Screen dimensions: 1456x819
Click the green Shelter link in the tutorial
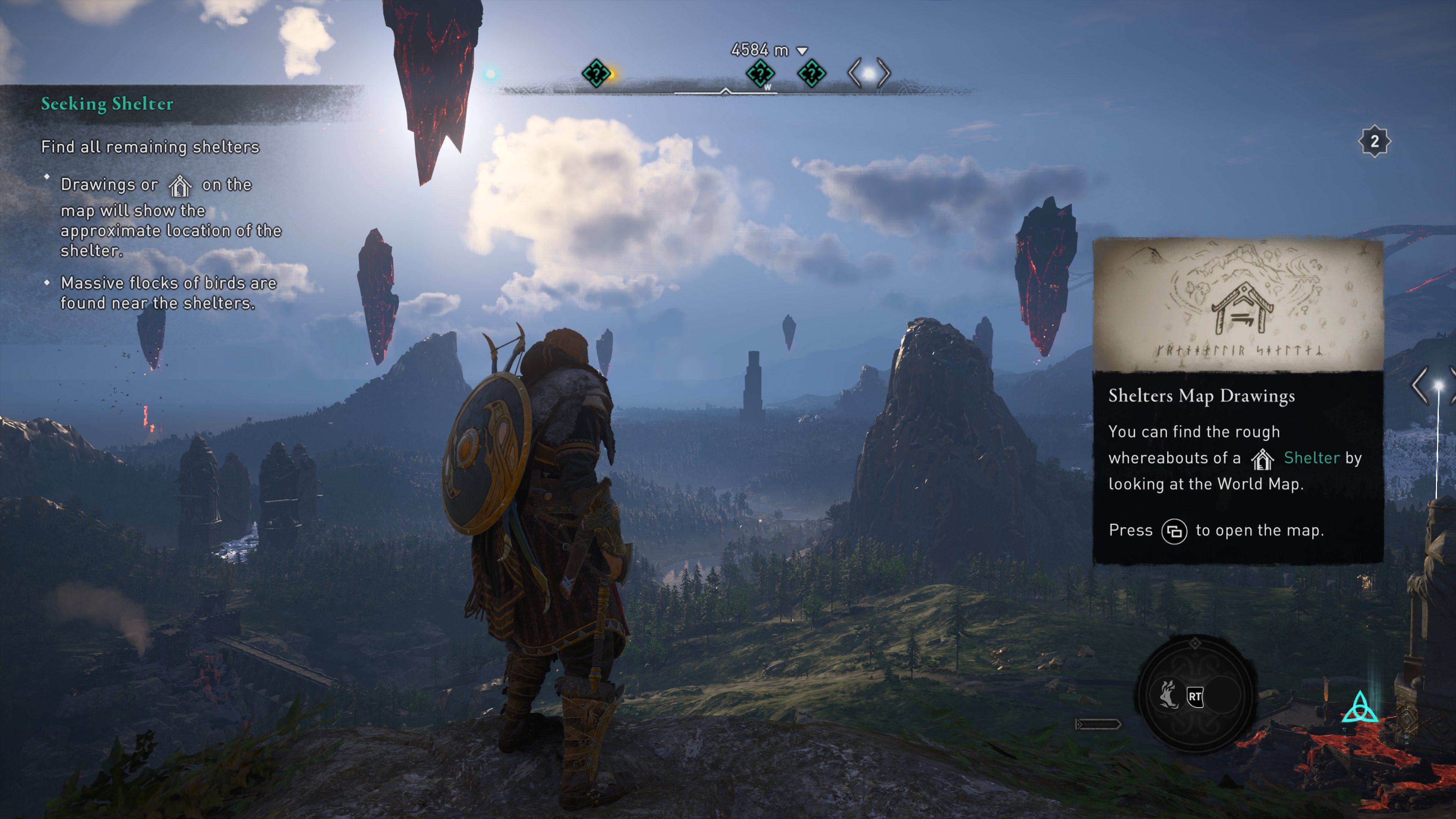pos(1311,457)
